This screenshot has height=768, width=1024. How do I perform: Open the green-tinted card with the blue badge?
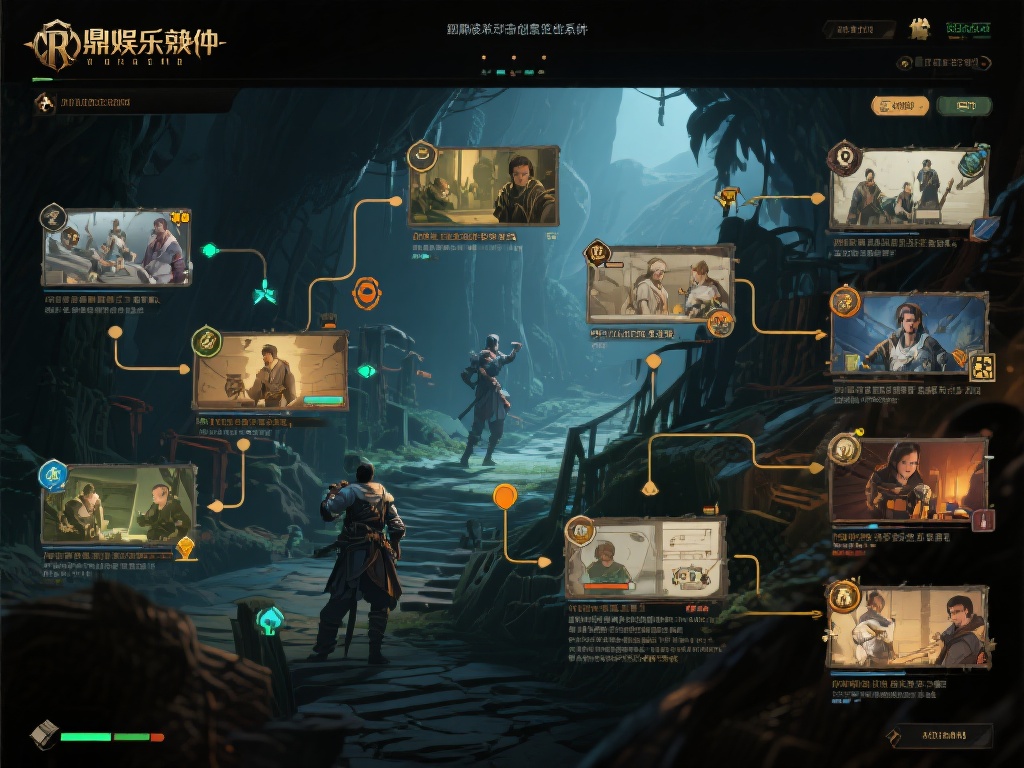point(119,504)
